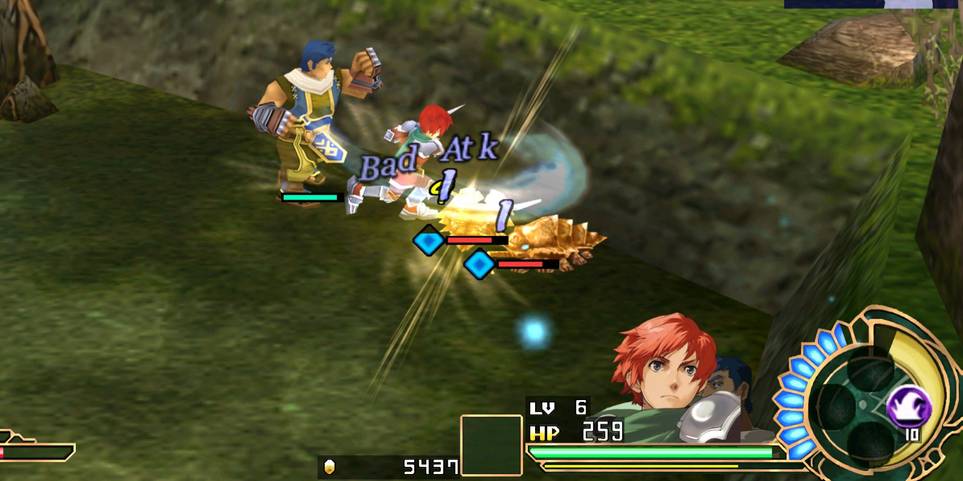Activate the purple flame skill icon
The width and height of the screenshot is (963, 481).
[909, 406]
